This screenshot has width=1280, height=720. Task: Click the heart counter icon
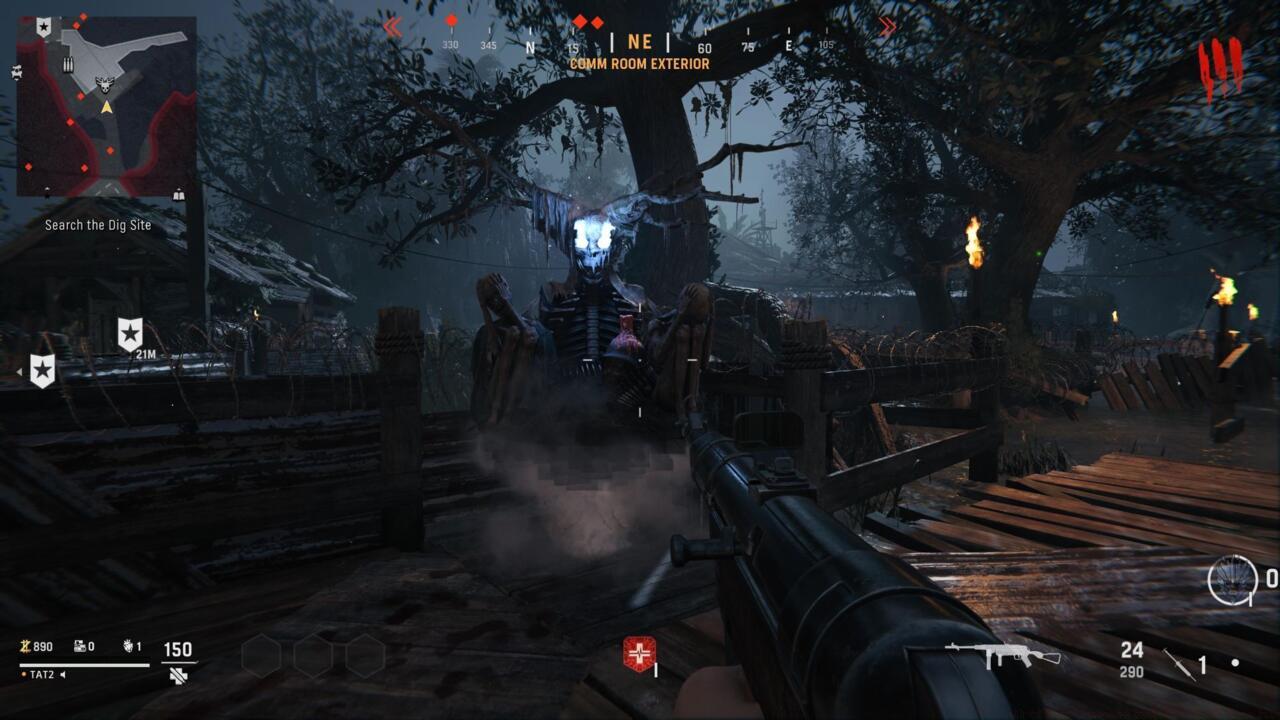[x=128, y=646]
